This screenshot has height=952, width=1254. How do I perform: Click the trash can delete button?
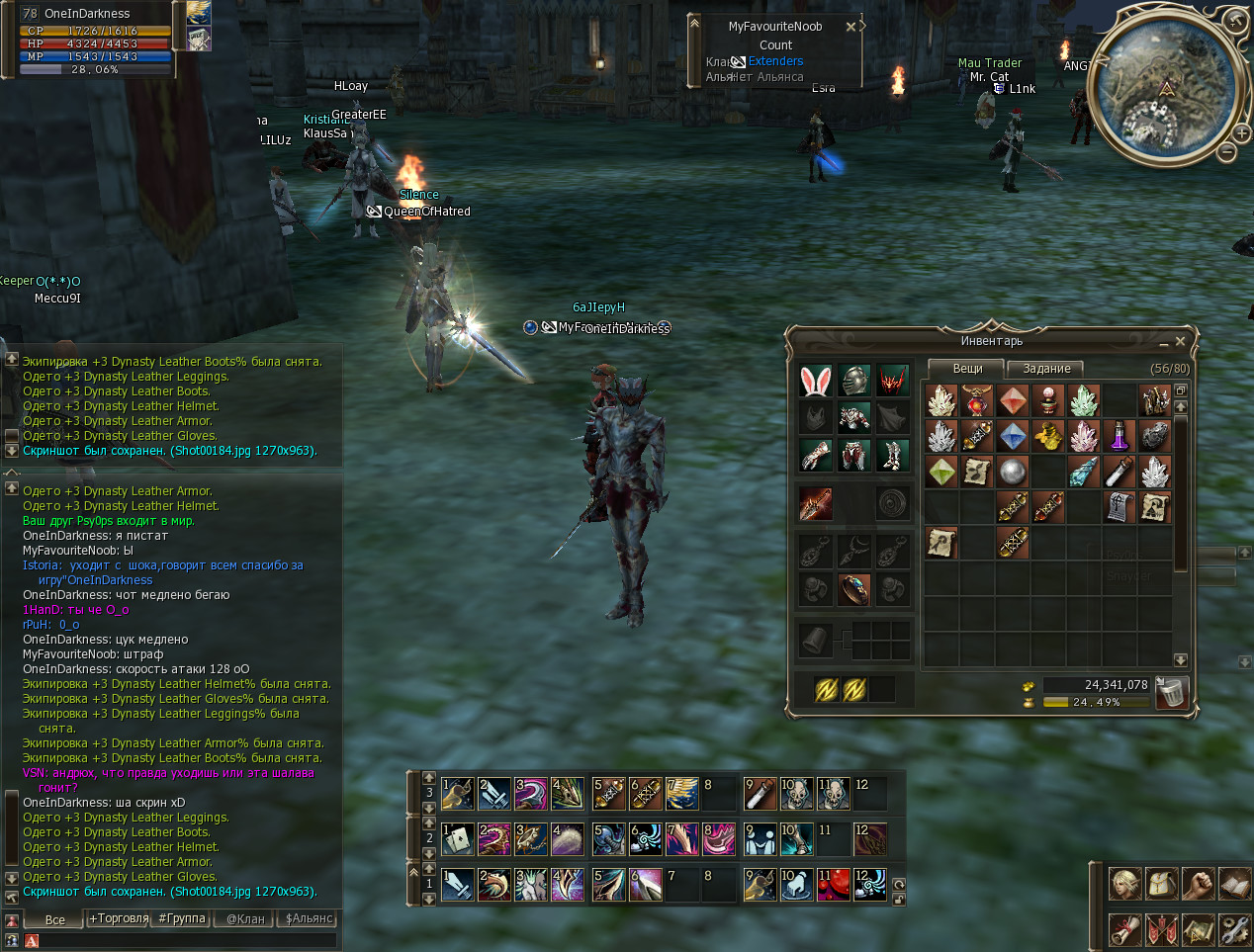pyautogui.click(x=1171, y=692)
